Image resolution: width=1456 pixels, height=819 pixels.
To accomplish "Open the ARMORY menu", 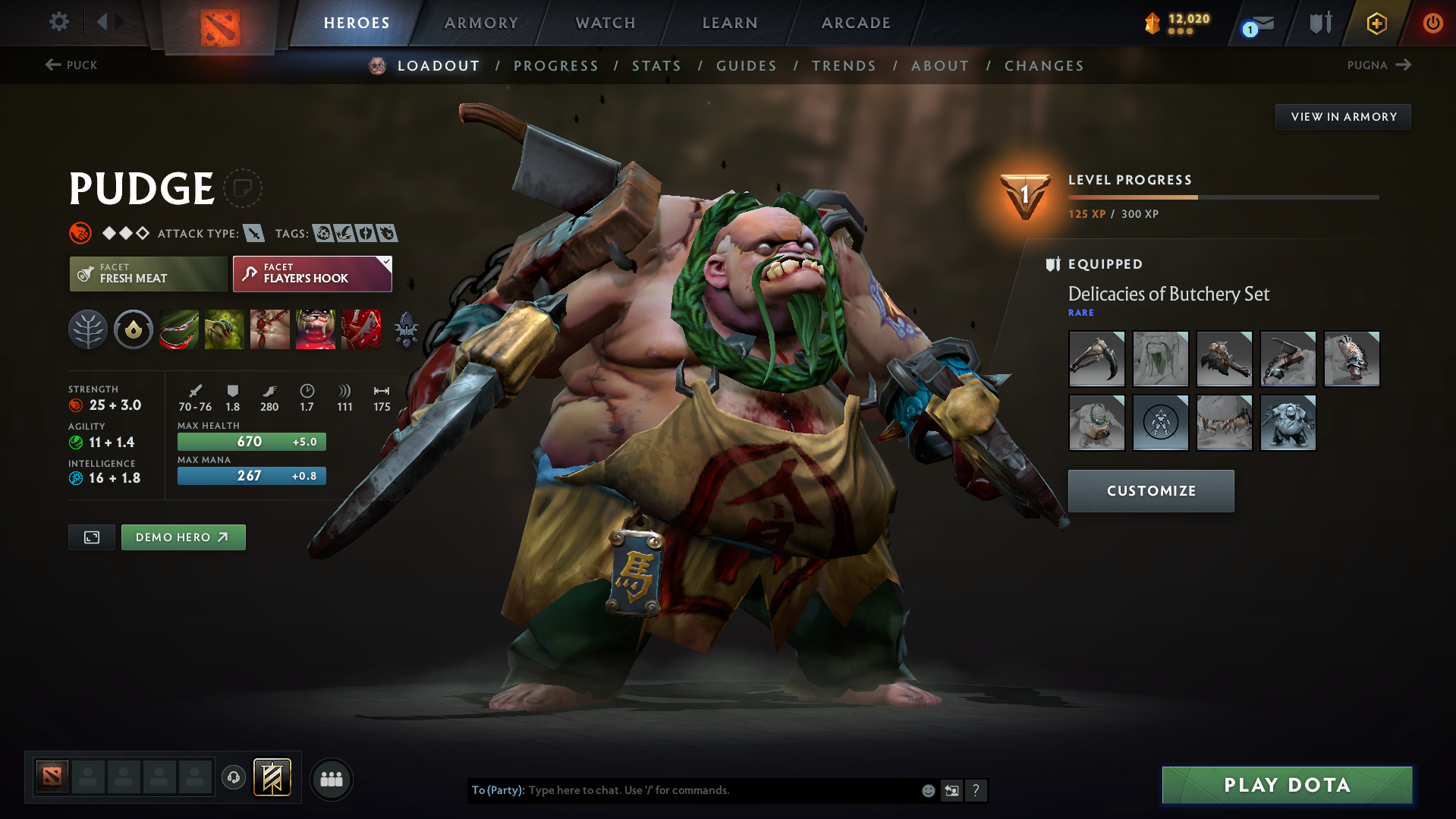I will [x=481, y=23].
